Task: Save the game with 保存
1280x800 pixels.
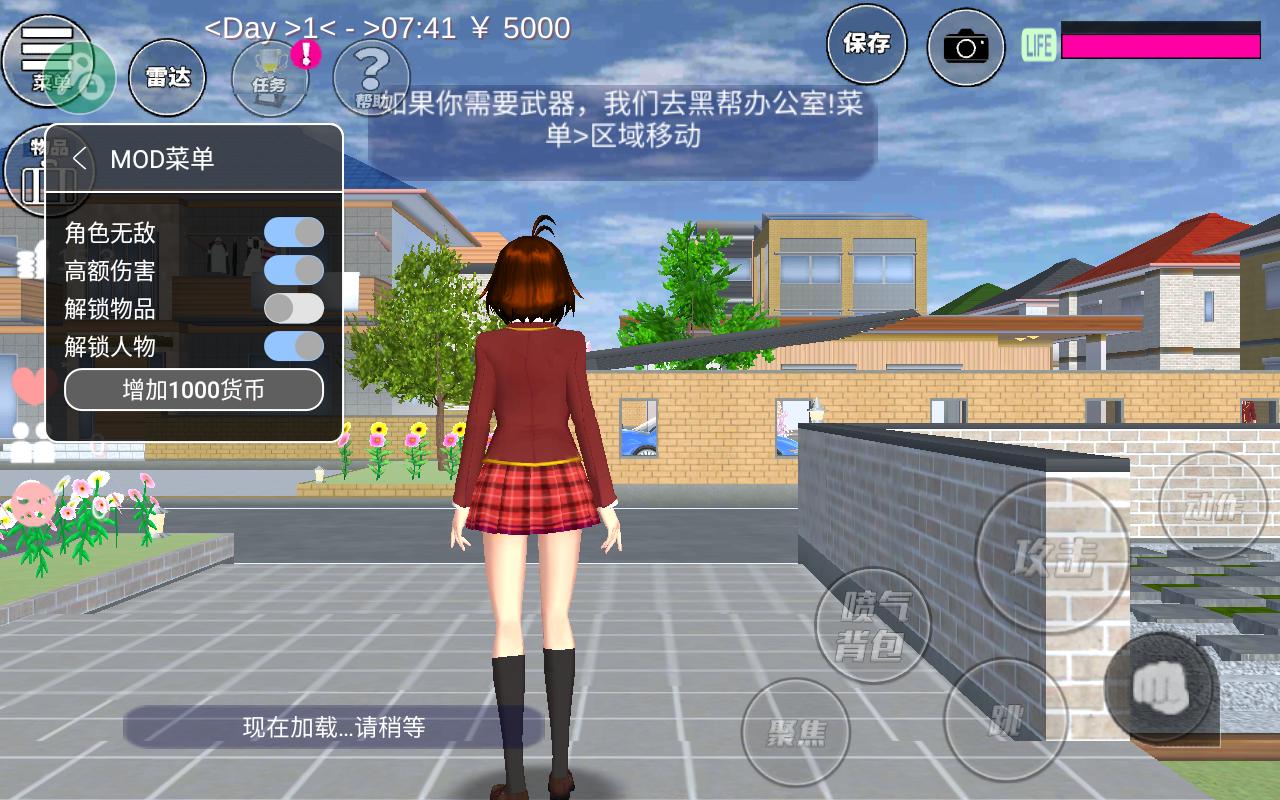Action: [866, 44]
